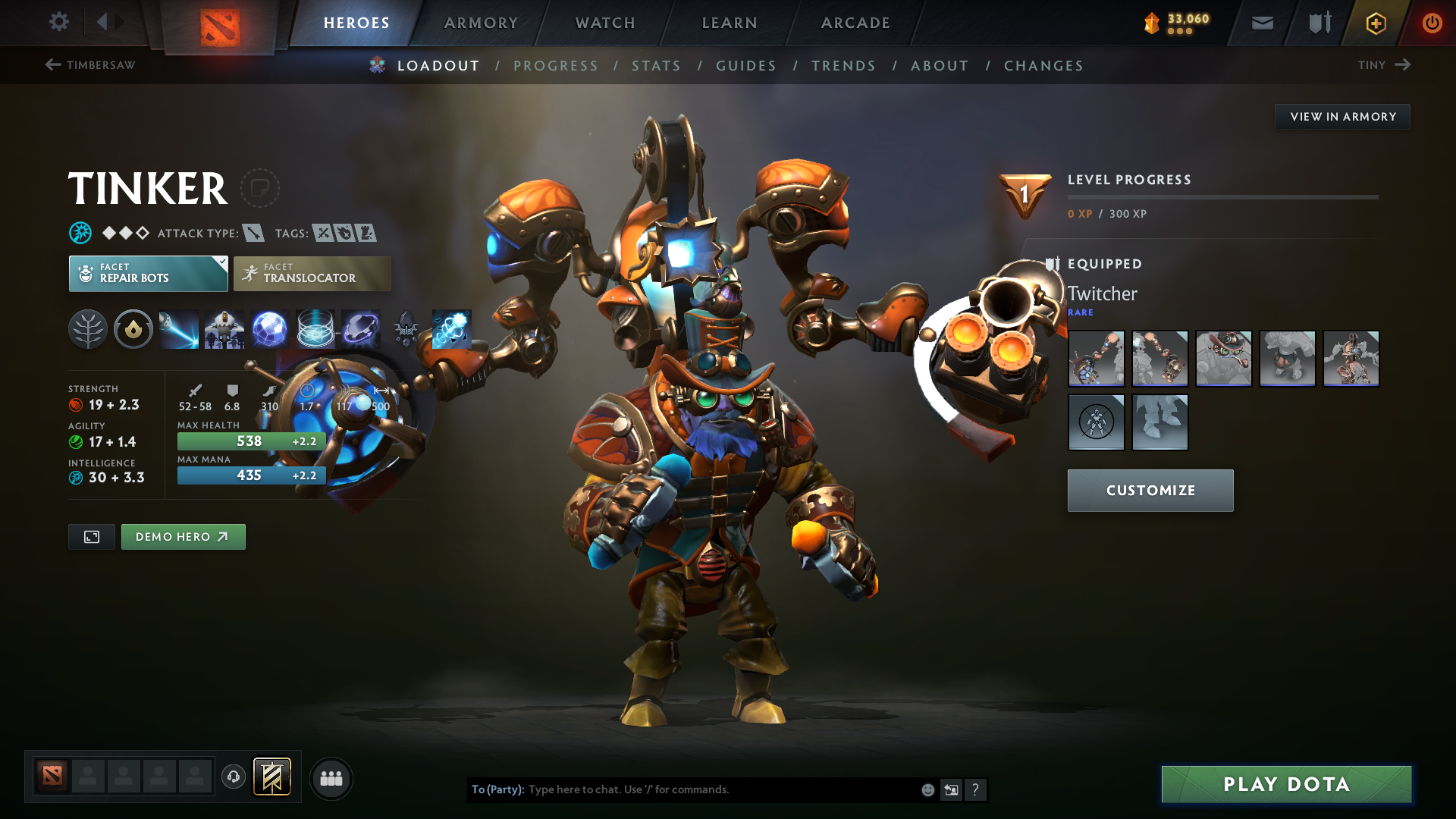Image resolution: width=1456 pixels, height=819 pixels.
Task: Open the ARMORY menu
Action: click(481, 23)
